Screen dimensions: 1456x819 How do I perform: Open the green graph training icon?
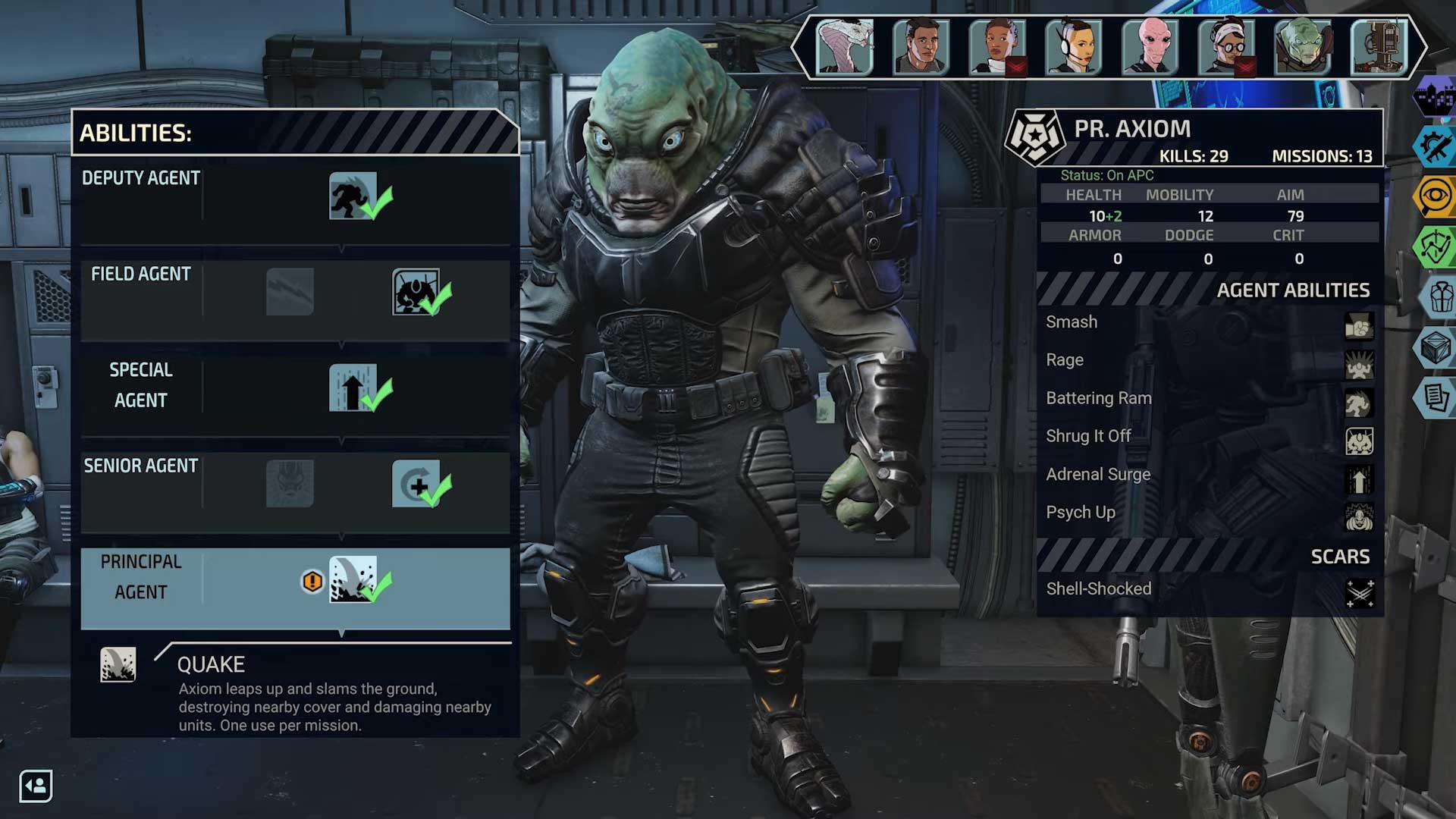[1435, 246]
